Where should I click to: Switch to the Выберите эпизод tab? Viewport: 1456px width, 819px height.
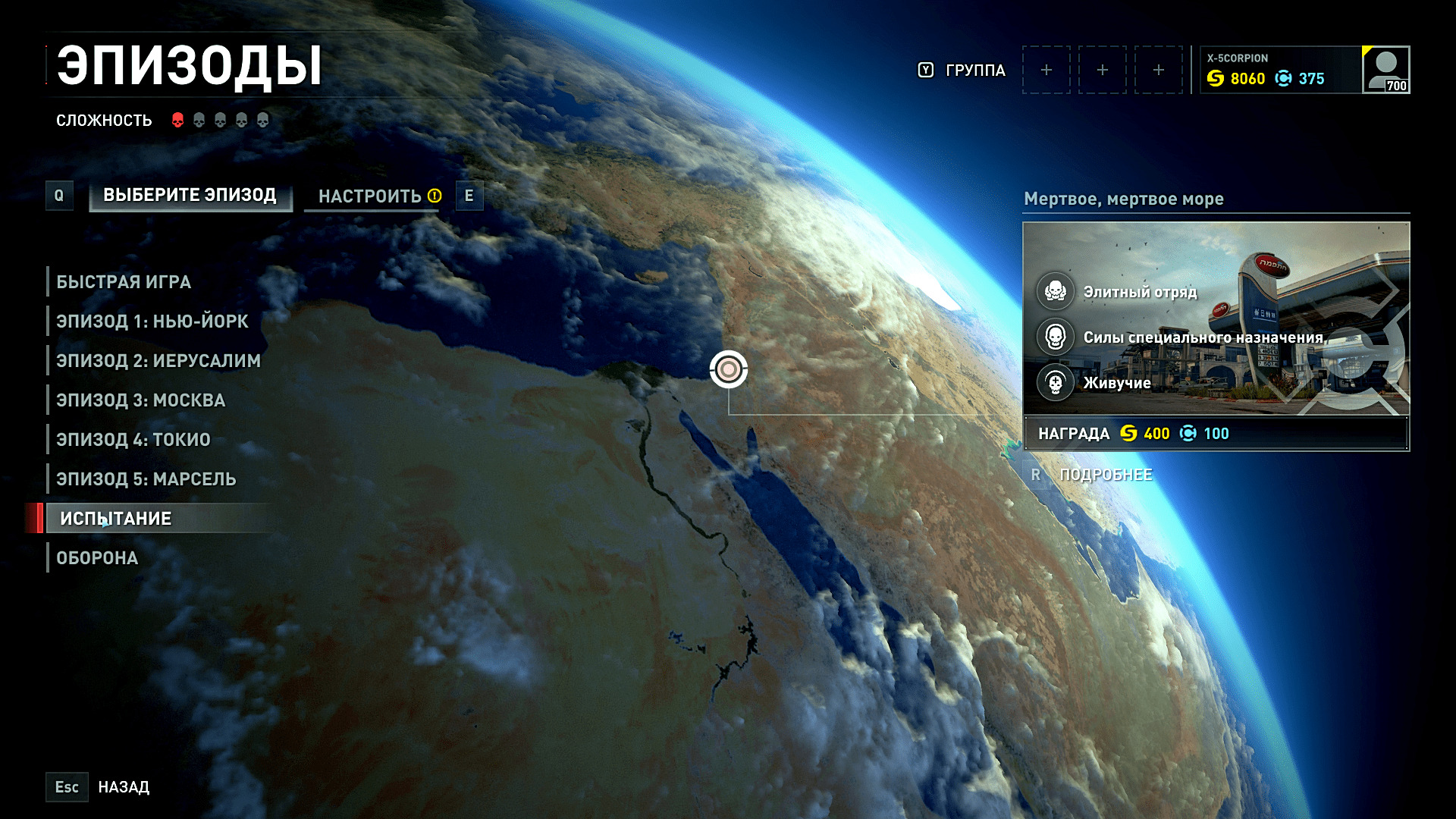coord(190,196)
